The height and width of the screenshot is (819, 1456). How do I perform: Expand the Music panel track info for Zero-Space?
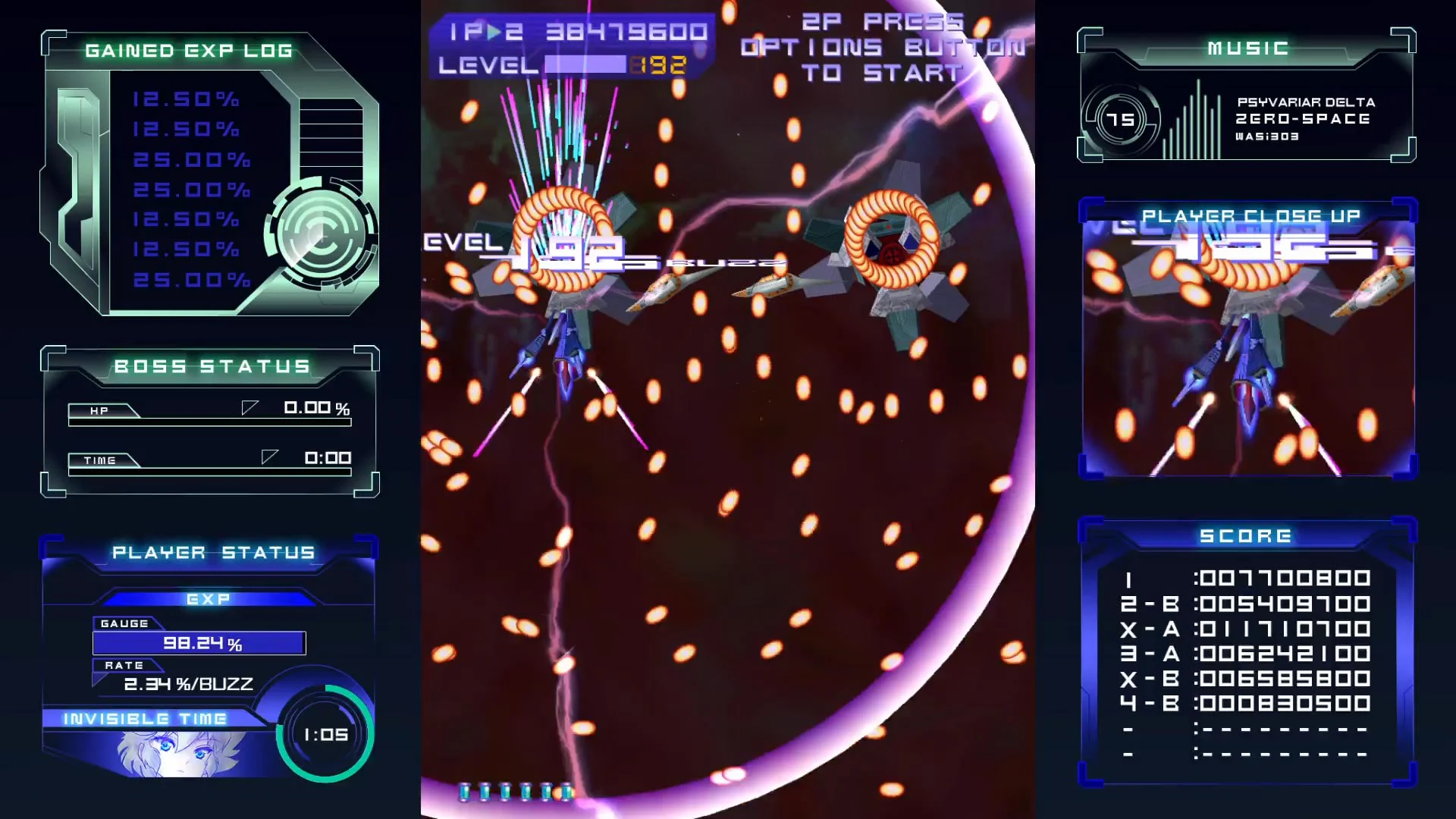pos(1304,119)
